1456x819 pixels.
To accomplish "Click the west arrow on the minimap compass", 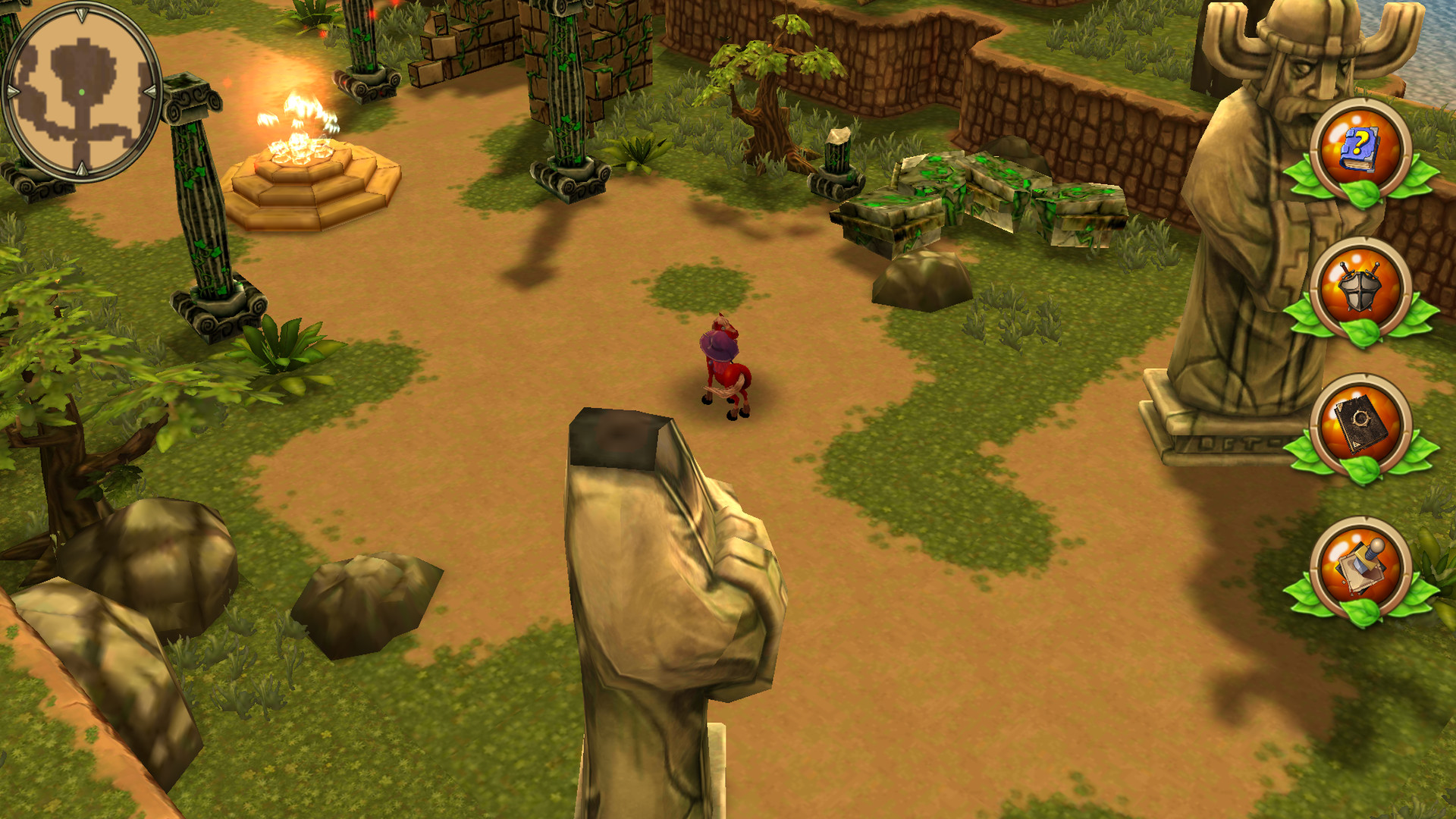I will coord(11,91).
